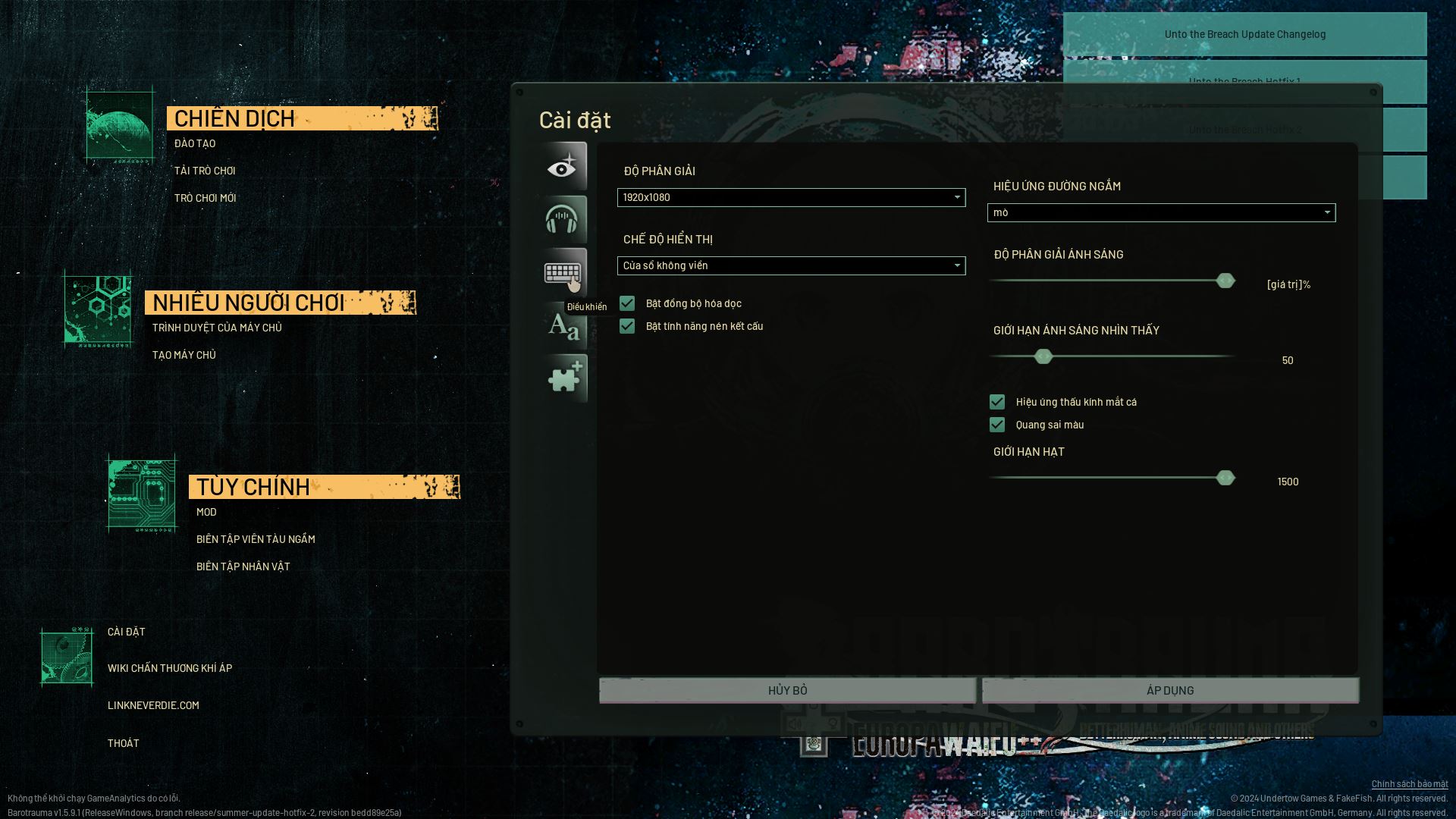Open TRÌNH DUYỆT CỦA MÁY CHỦ server browser
This screenshot has width=1456, height=819.
click(217, 328)
